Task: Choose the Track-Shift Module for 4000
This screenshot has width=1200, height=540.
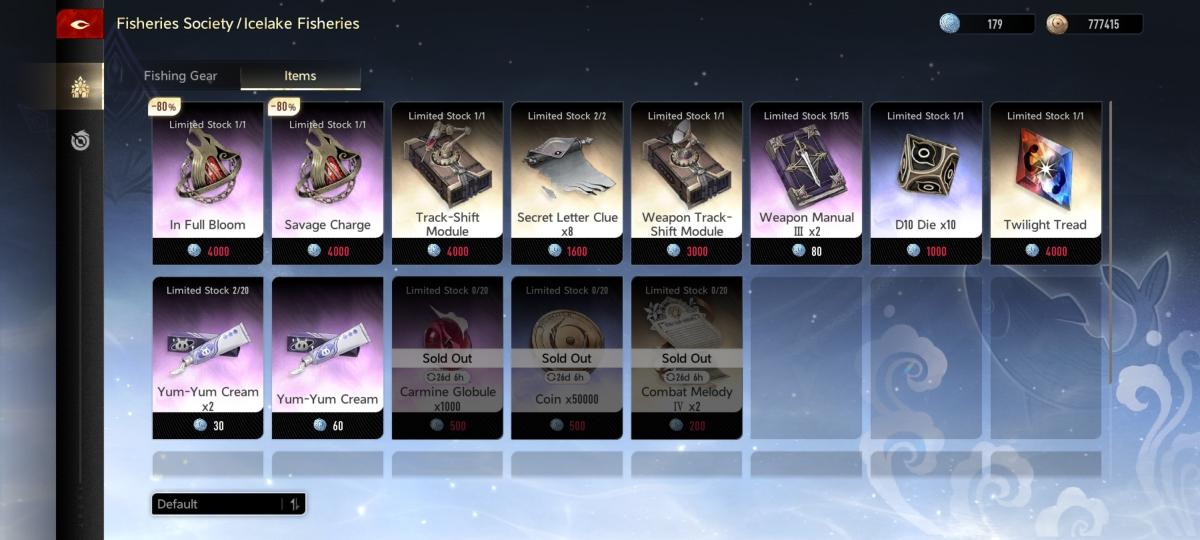Action: 447,183
